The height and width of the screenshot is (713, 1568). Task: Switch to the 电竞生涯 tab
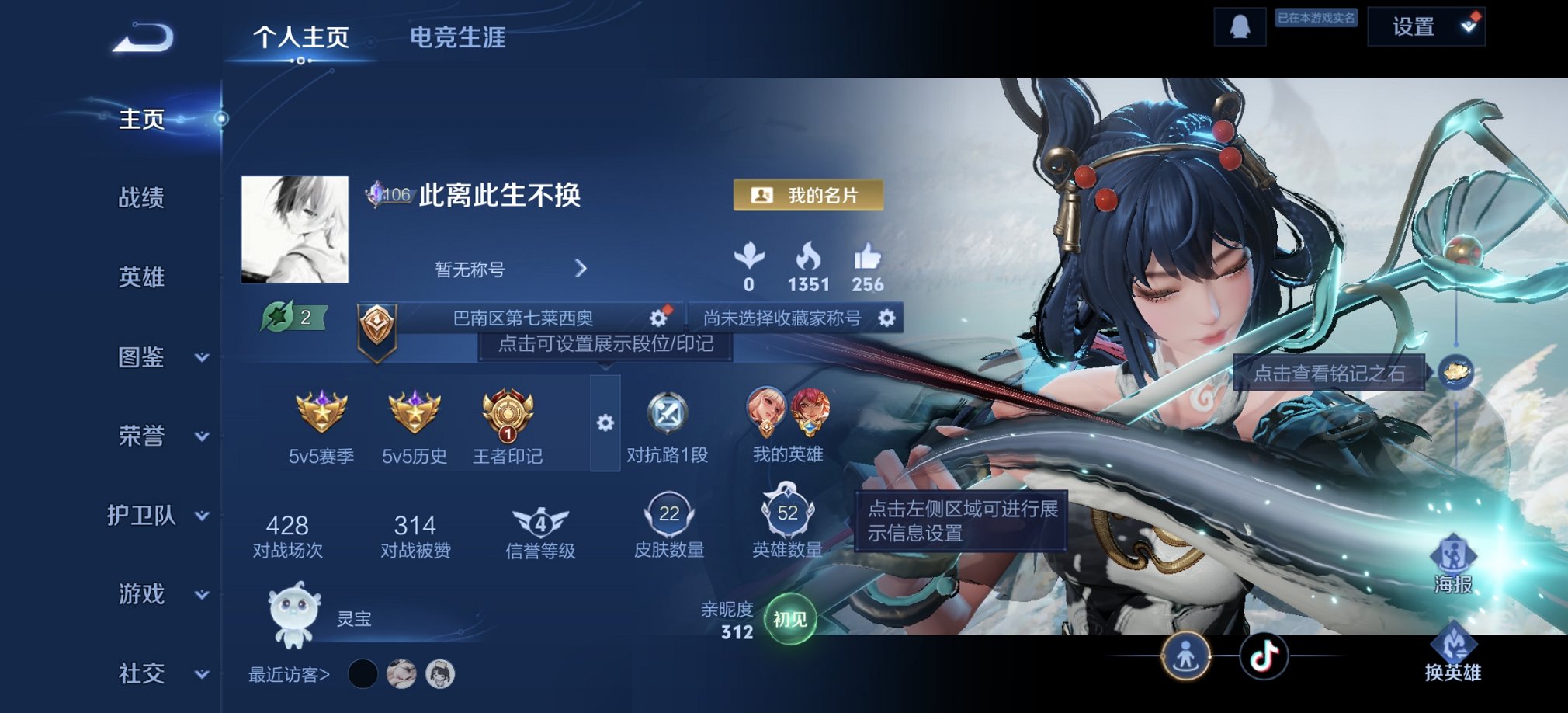pyautogui.click(x=457, y=40)
